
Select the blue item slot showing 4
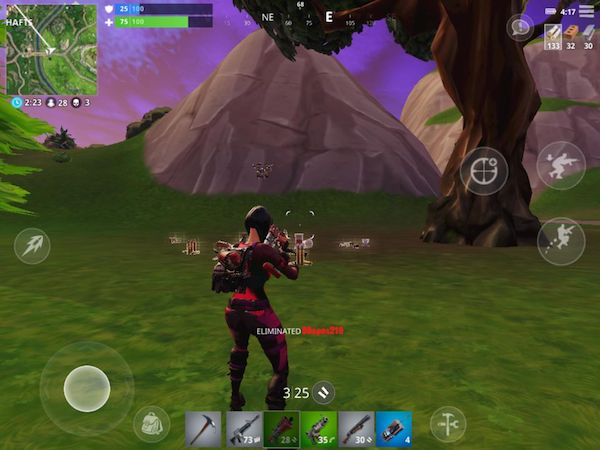(x=395, y=429)
